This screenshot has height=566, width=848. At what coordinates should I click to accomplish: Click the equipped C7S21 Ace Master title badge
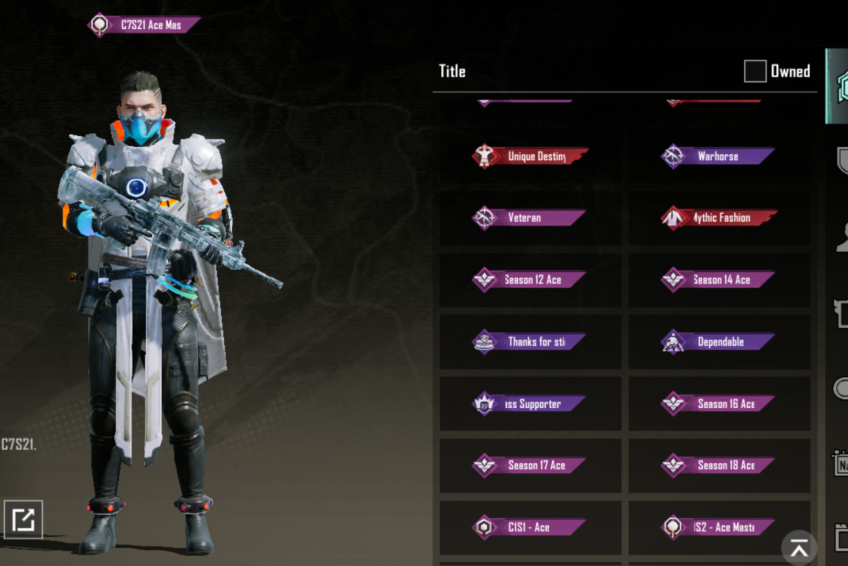pyautogui.click(x=145, y=24)
